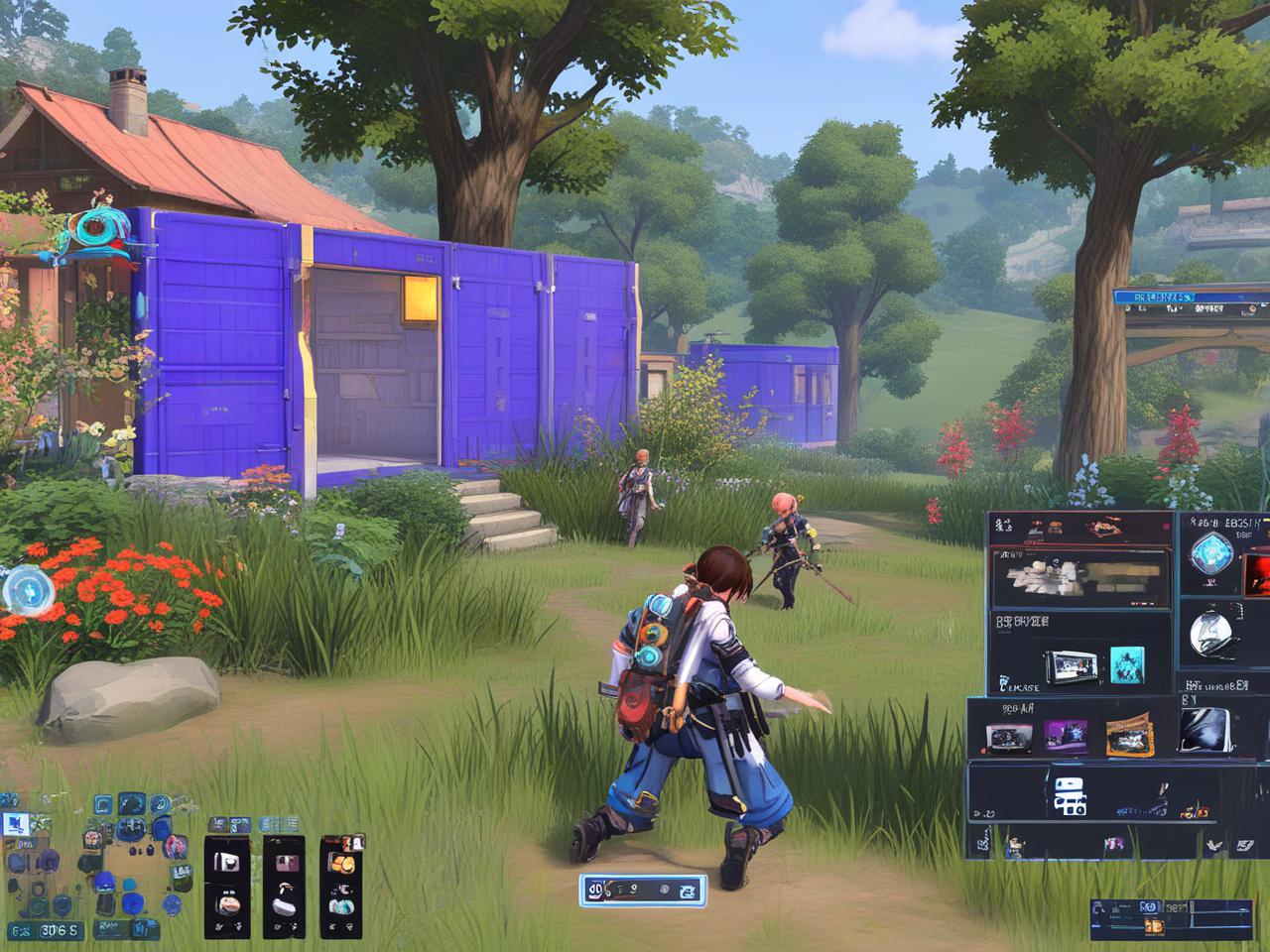Image resolution: width=1270 pixels, height=952 pixels.
Task: Click the blue bordered bar below the character
Action: [x=642, y=890]
